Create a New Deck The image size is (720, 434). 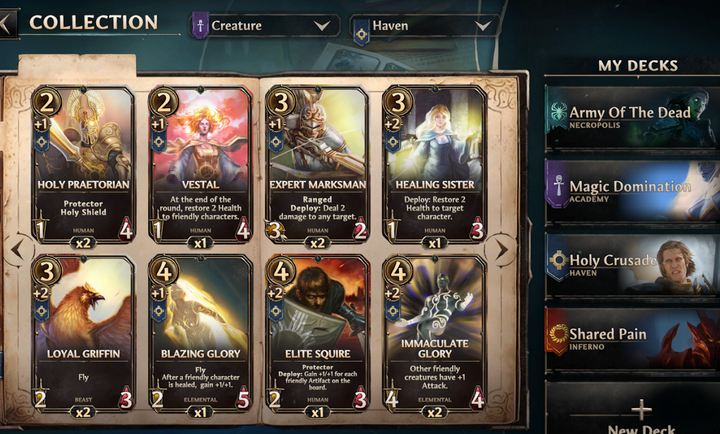[640, 415]
